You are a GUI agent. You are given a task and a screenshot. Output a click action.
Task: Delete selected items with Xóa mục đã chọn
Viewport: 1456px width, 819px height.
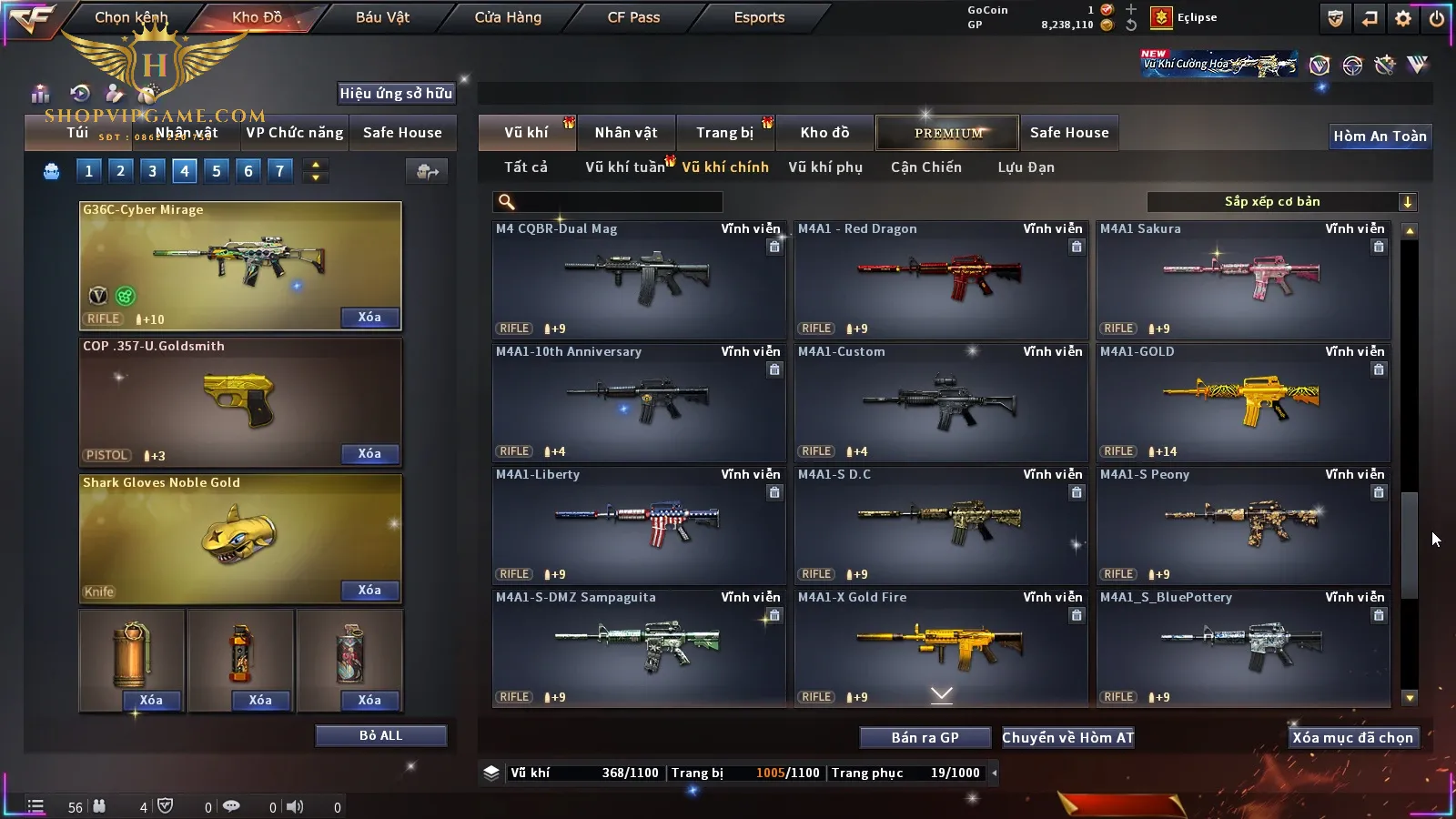point(1352,738)
